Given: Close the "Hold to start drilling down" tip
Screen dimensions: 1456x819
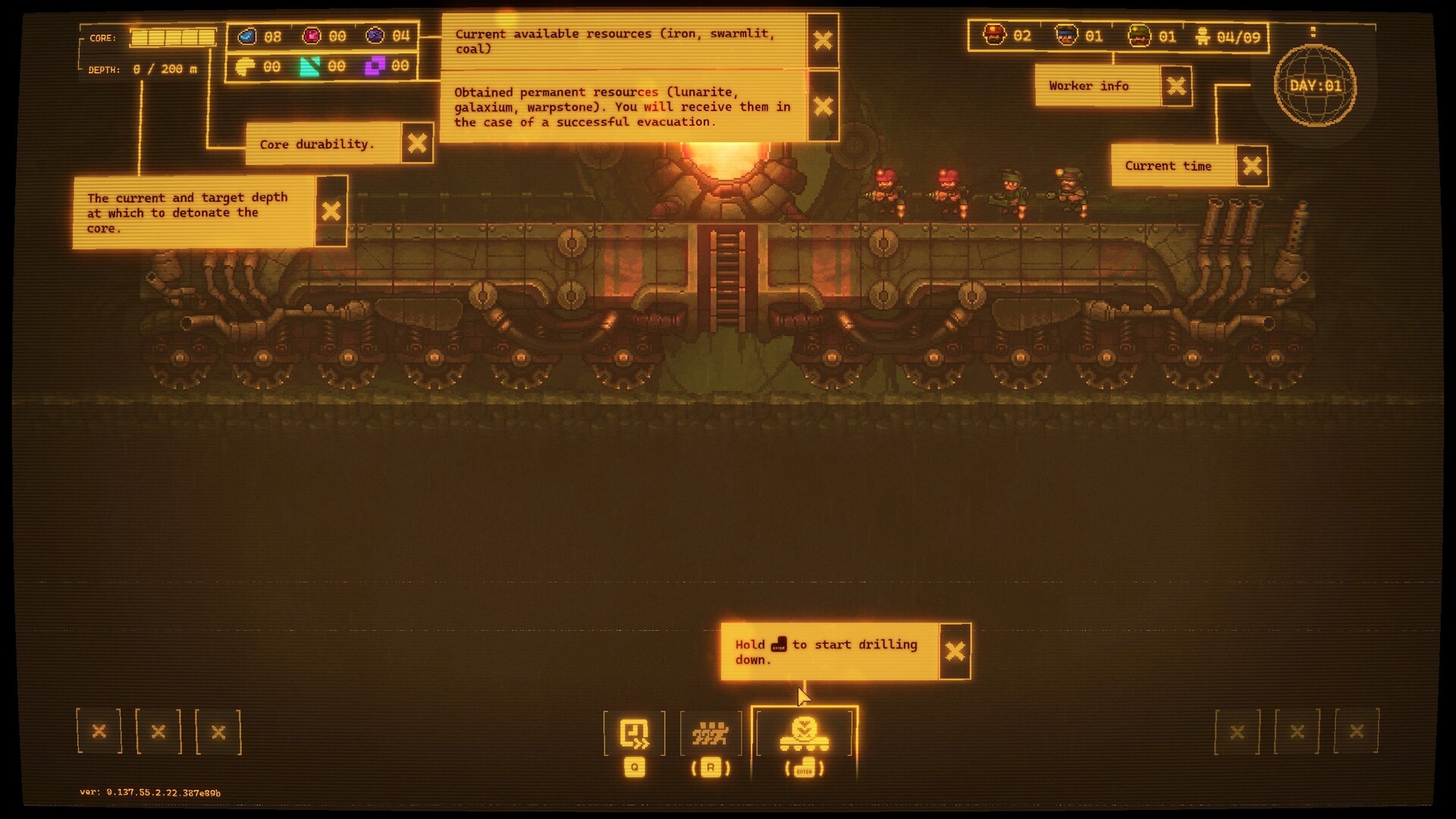Looking at the screenshot, I should point(955,651).
